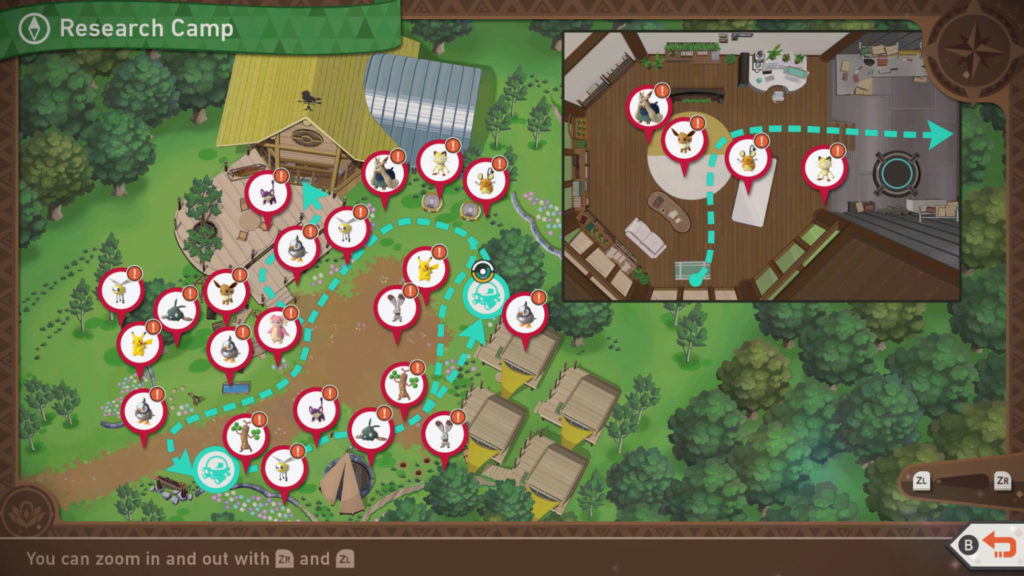Select the teal marker at the route's end

216,468
